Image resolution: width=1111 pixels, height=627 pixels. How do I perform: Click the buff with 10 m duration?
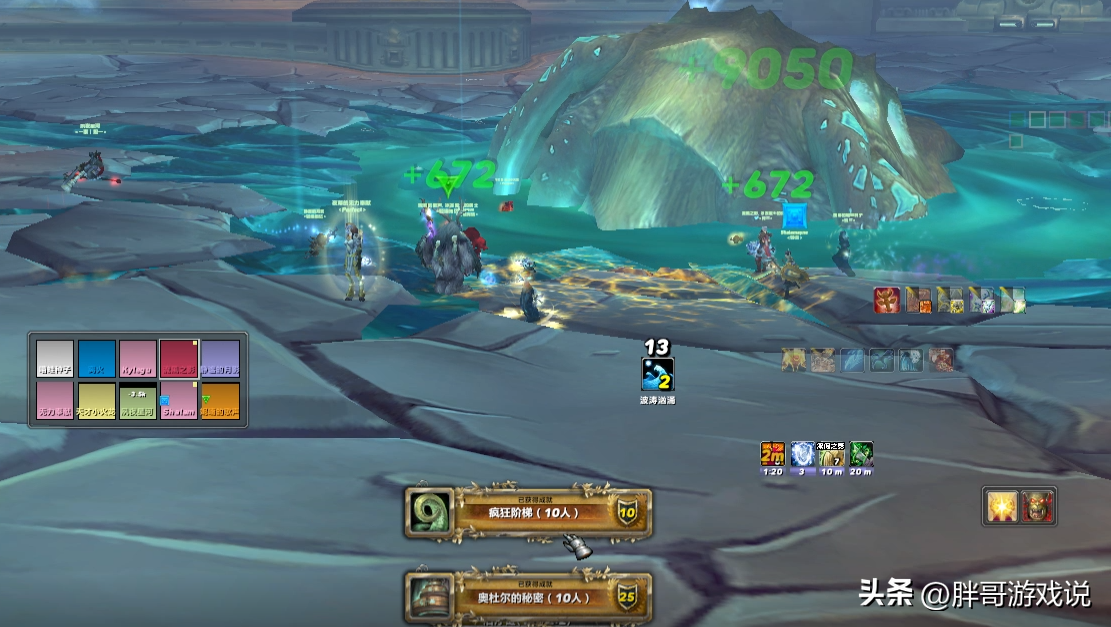point(832,455)
